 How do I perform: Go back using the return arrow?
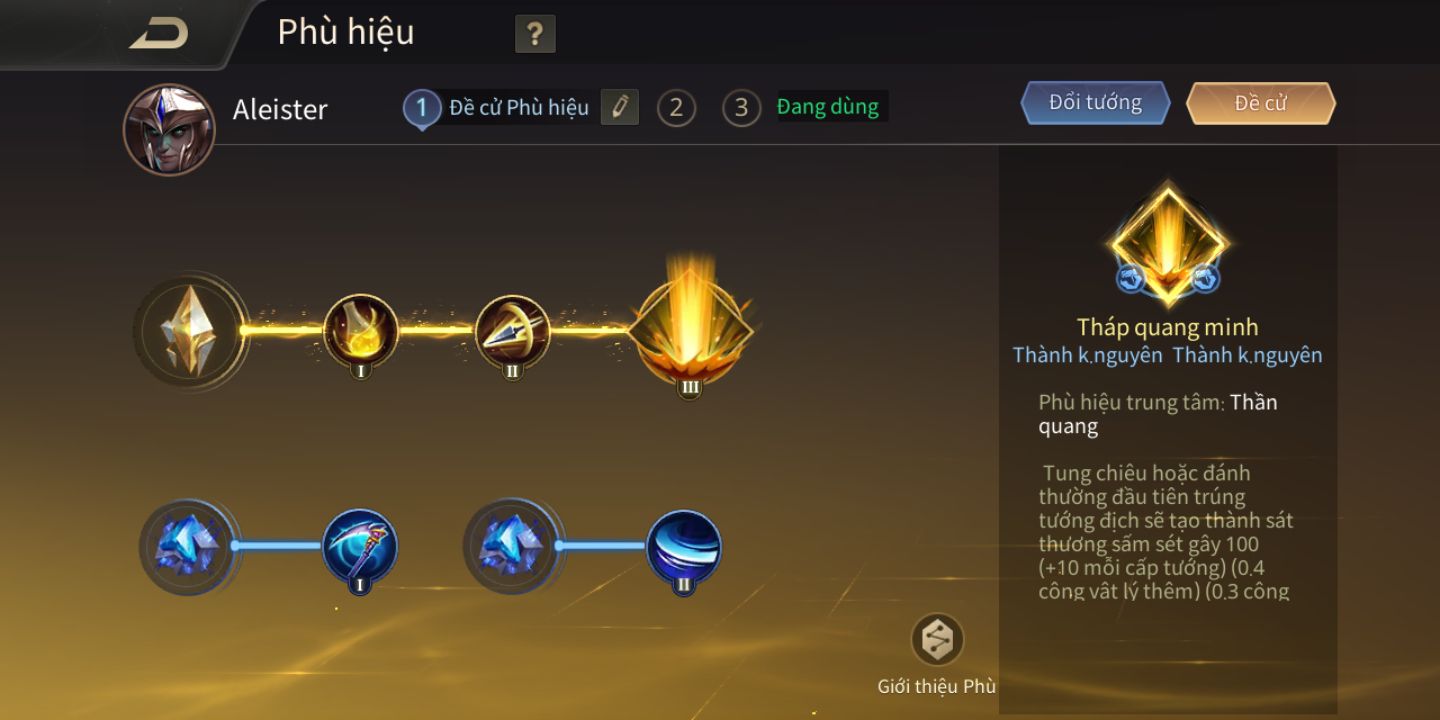point(160,33)
